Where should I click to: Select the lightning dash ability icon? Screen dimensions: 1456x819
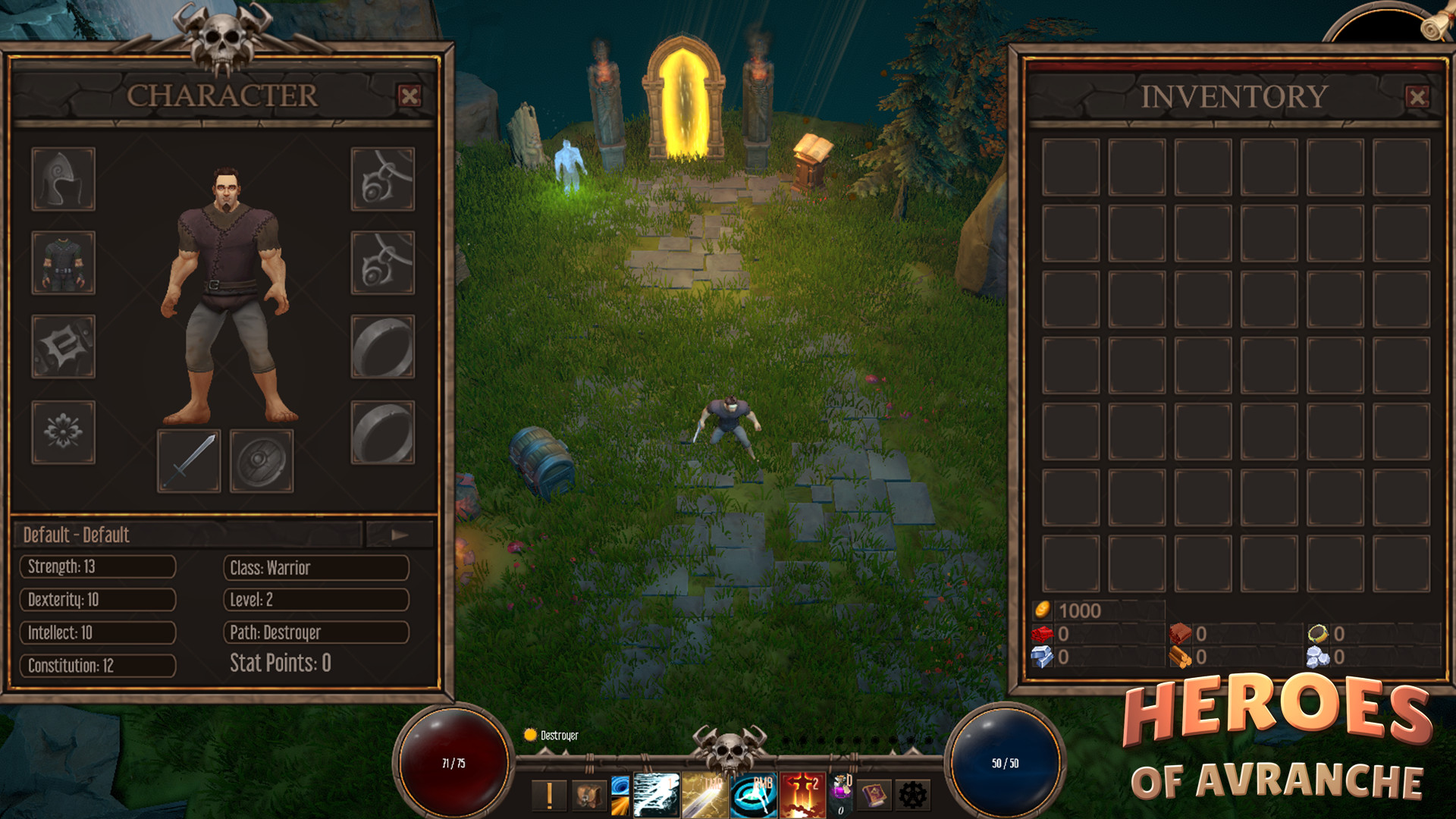coord(656,792)
